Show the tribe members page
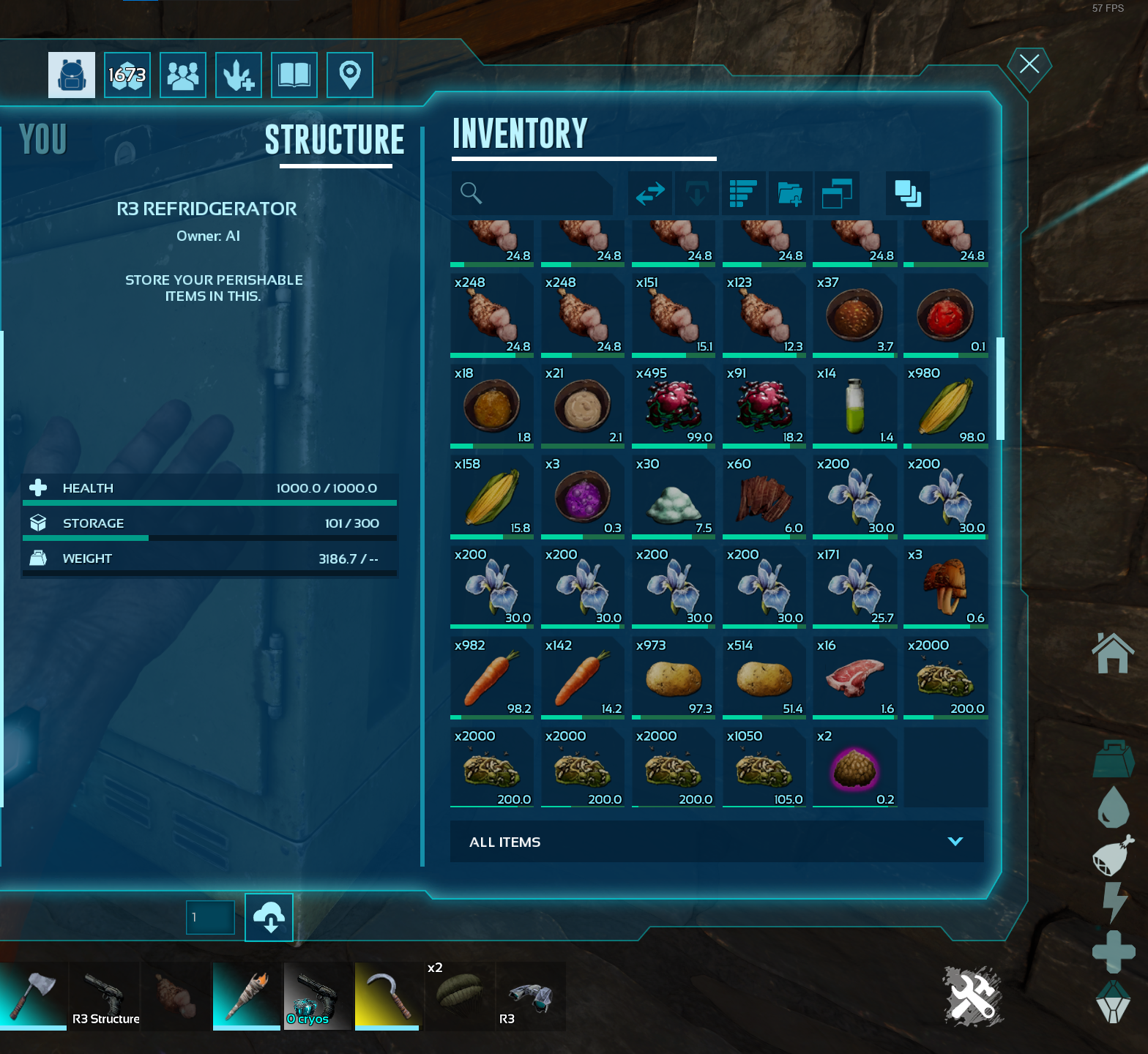 pyautogui.click(x=183, y=75)
